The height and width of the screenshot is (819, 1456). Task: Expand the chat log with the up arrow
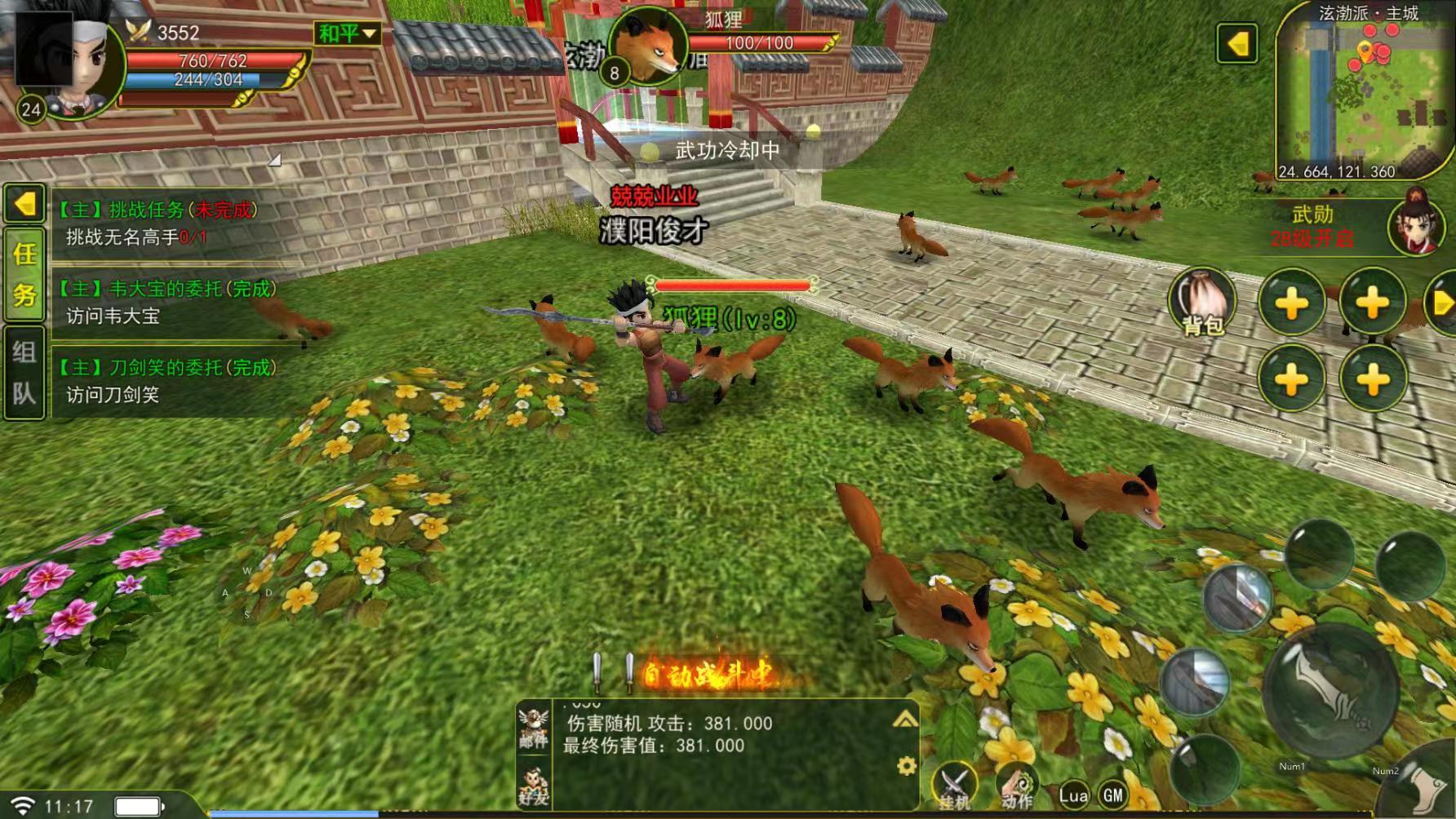click(905, 719)
